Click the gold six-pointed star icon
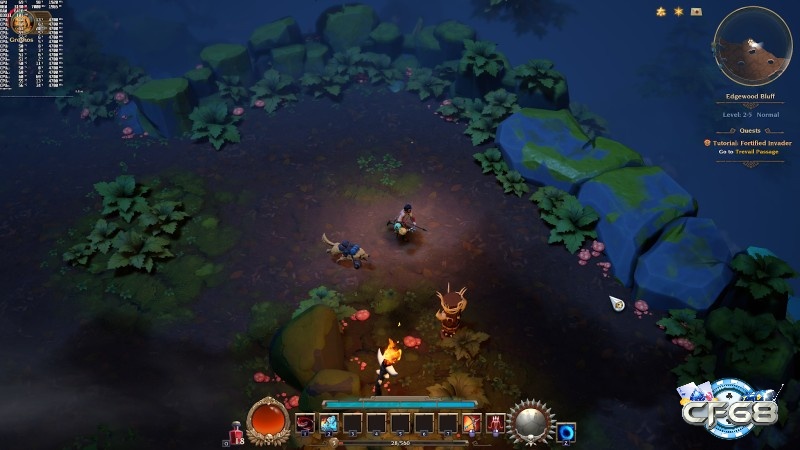Image resolution: width=800 pixels, height=450 pixels. [678, 11]
